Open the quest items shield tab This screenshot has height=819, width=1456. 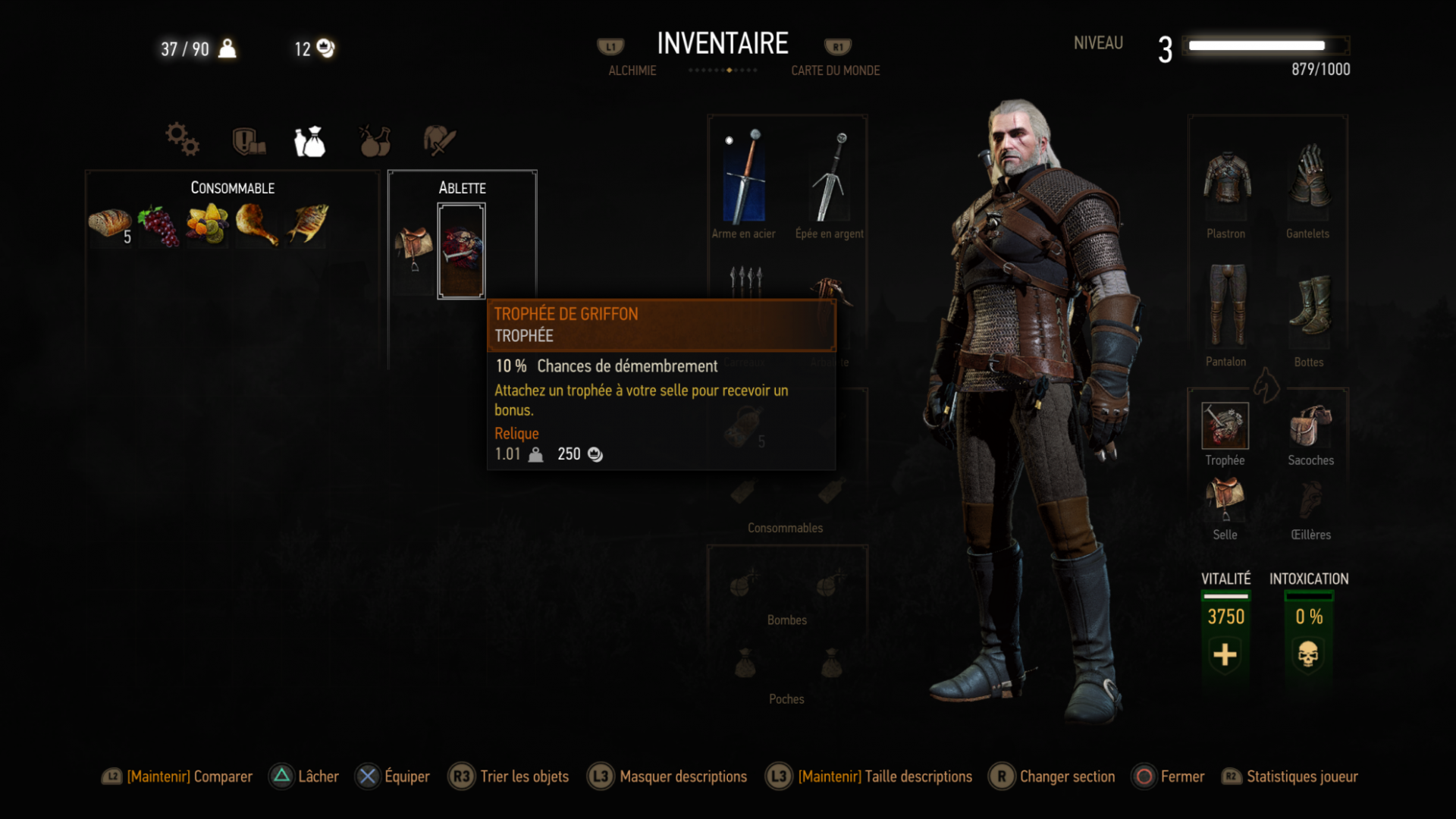[x=248, y=141]
